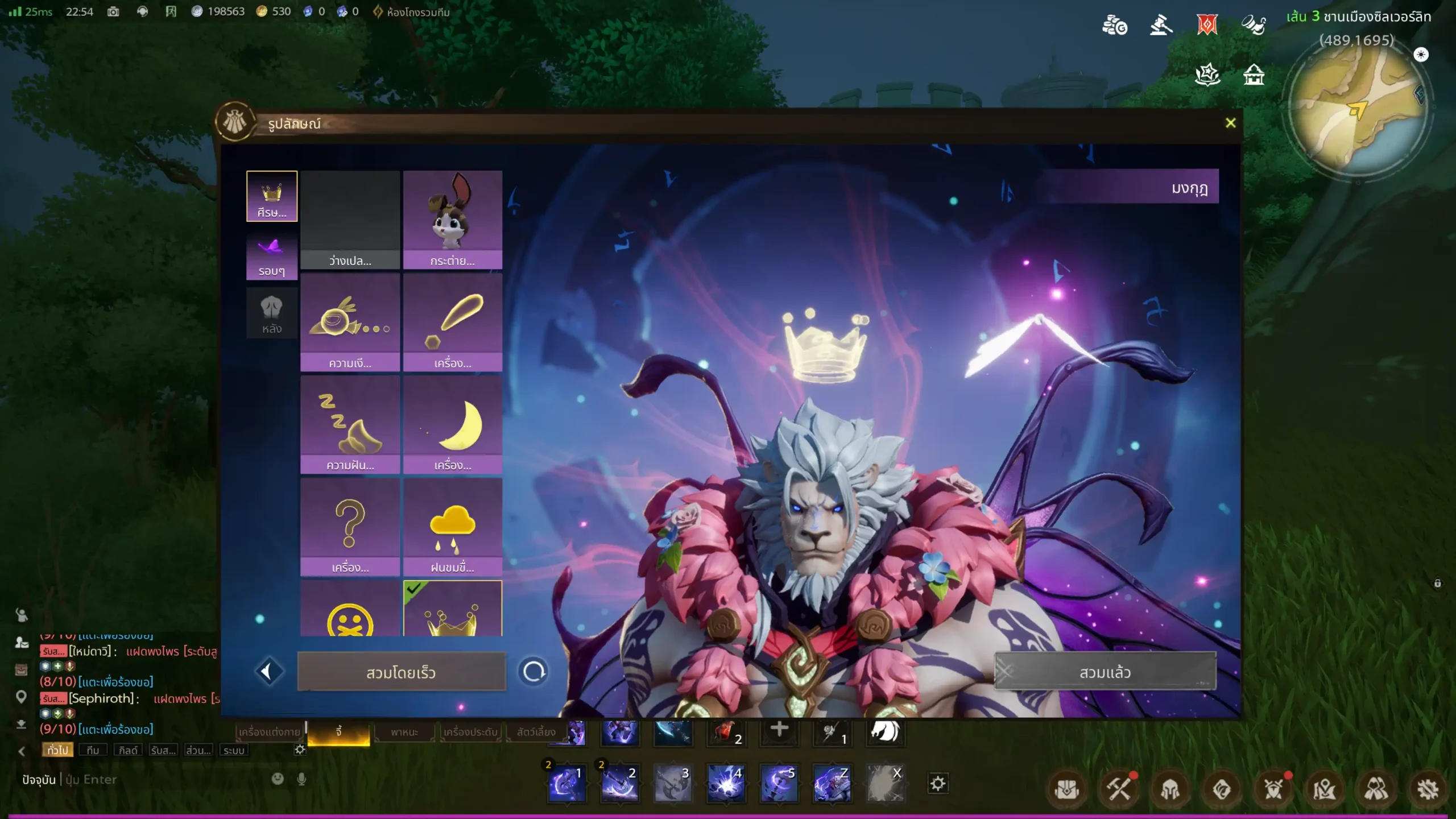Select the rabbit head accessory
1456x819 pixels.
click(453, 220)
